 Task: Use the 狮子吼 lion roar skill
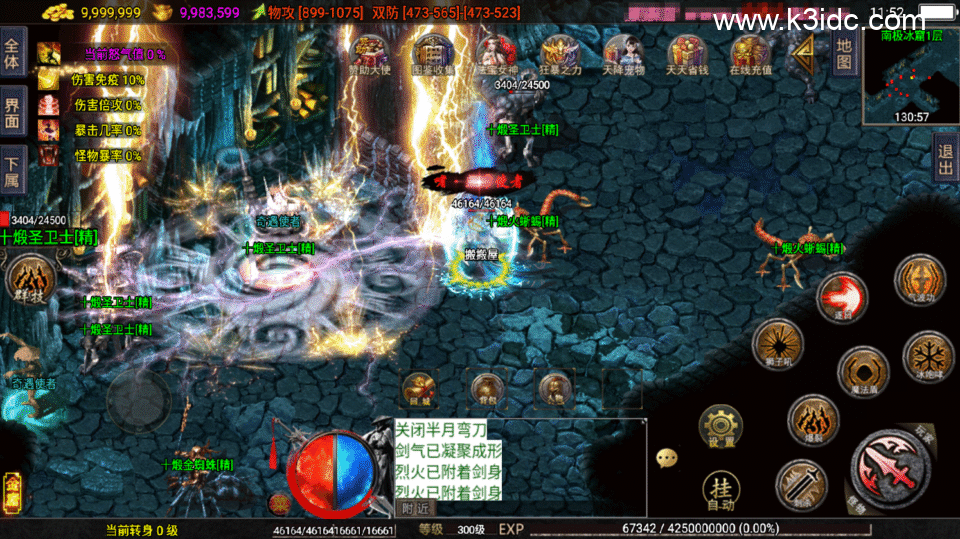pos(777,343)
